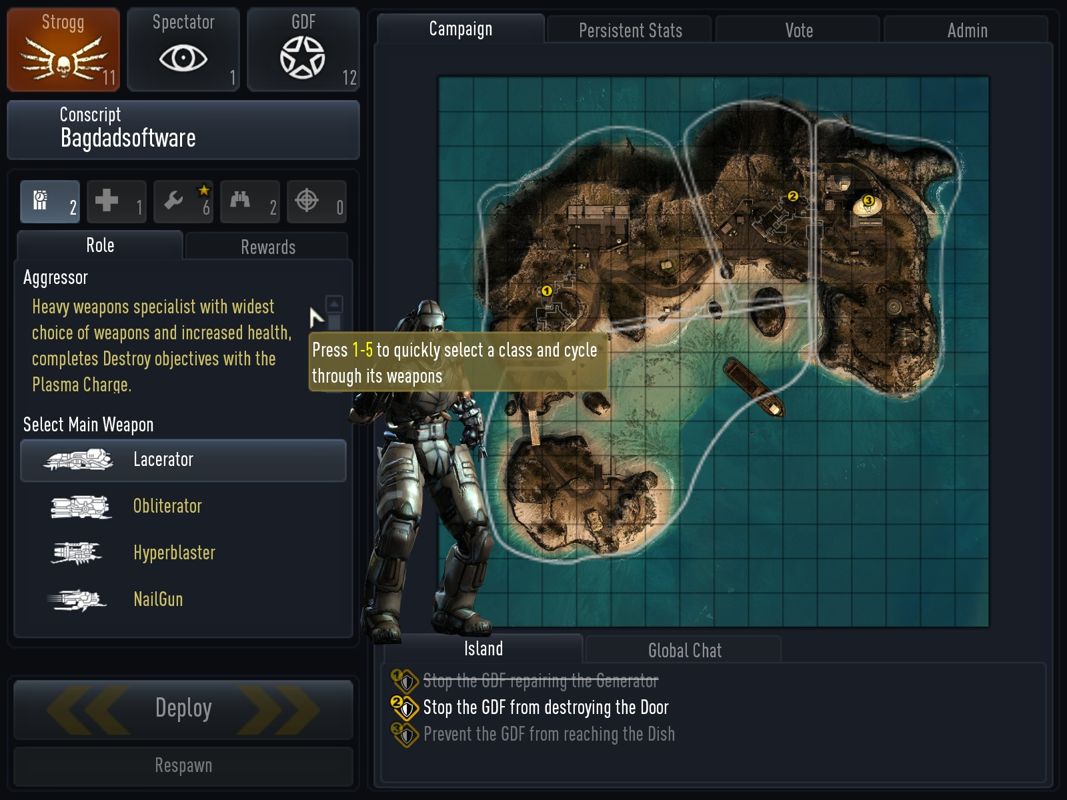Select the Oppressor class binoculars icon
The width and height of the screenshot is (1067, 800).
(x=249, y=202)
